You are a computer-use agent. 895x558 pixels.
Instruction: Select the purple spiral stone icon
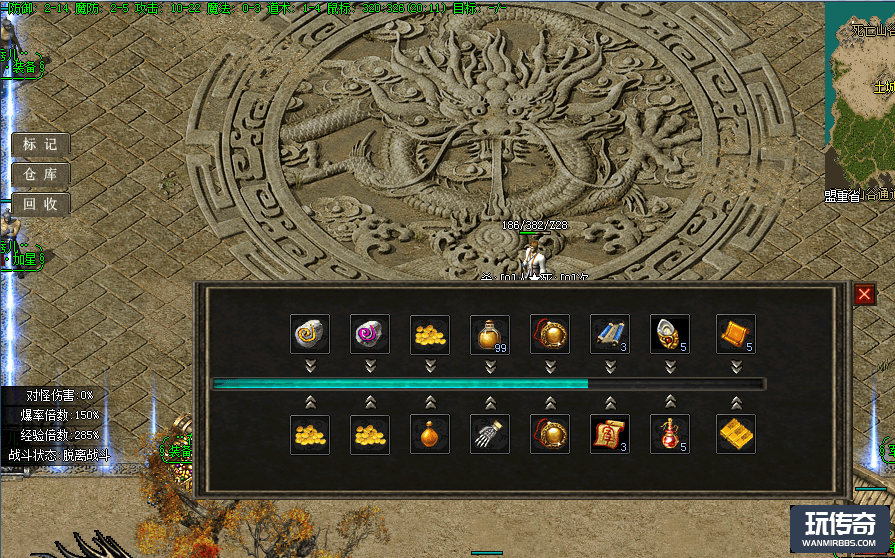(370, 334)
